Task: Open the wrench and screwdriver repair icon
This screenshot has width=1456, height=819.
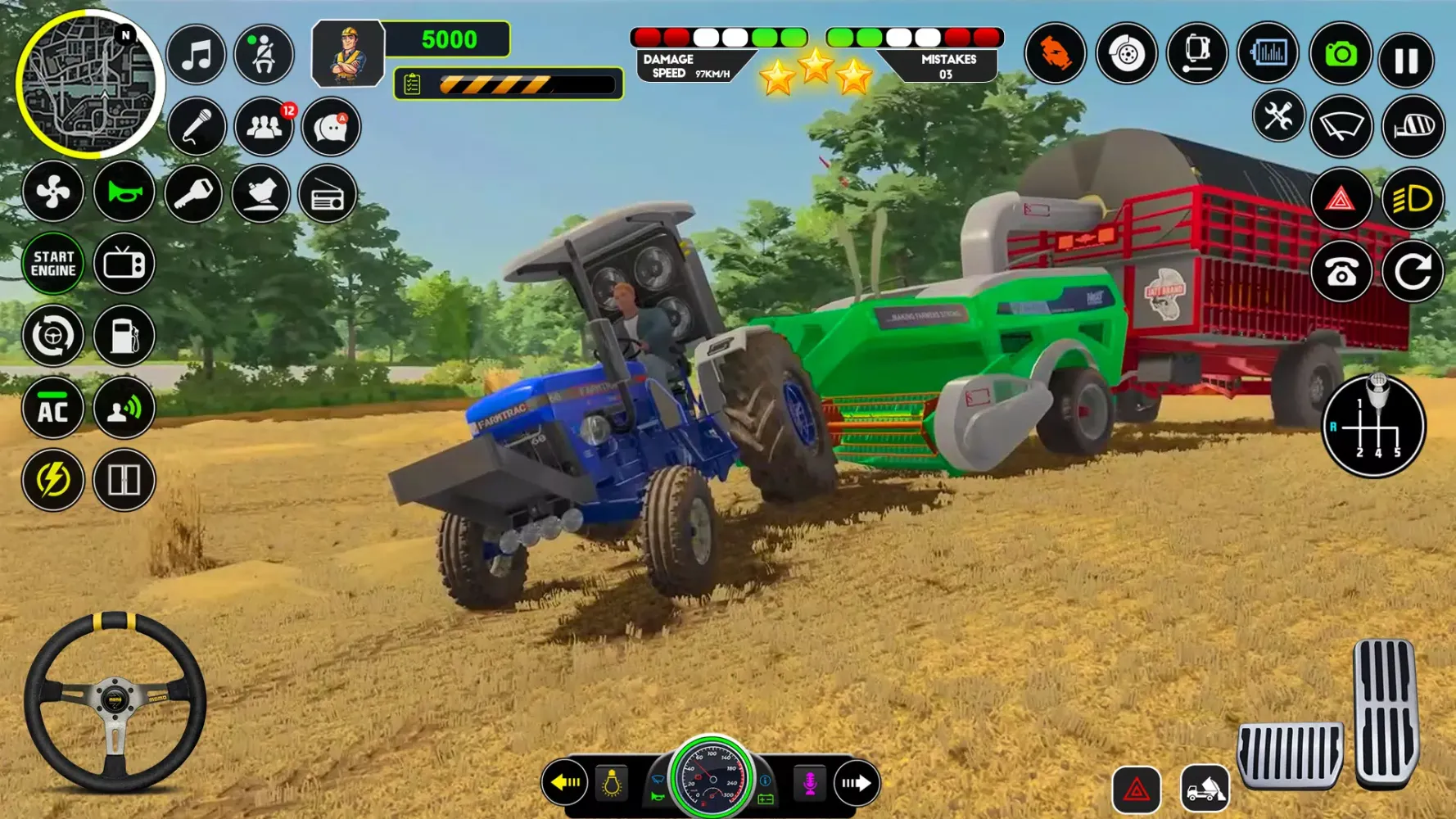Action: [x=1277, y=117]
